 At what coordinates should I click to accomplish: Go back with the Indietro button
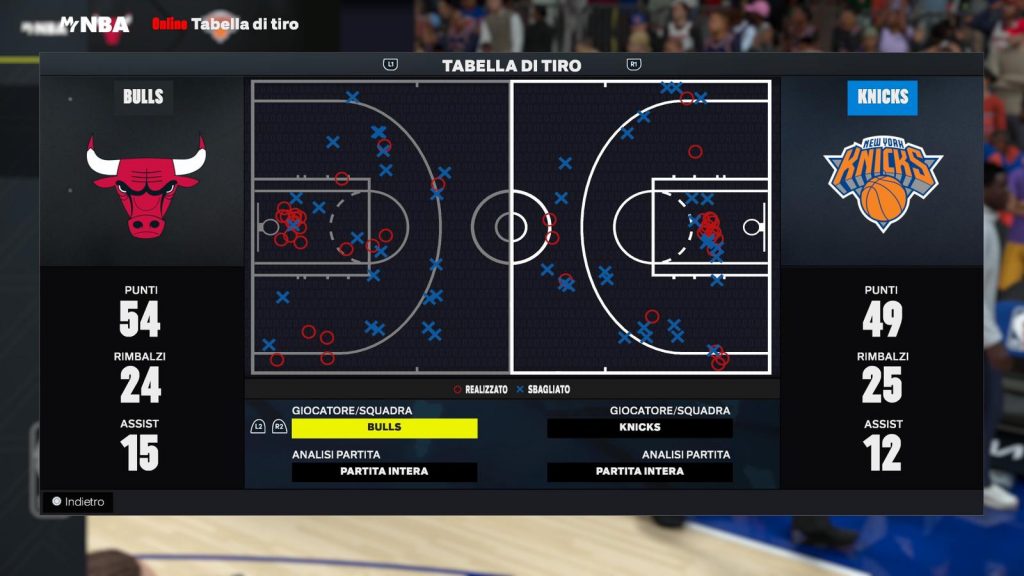pos(78,502)
